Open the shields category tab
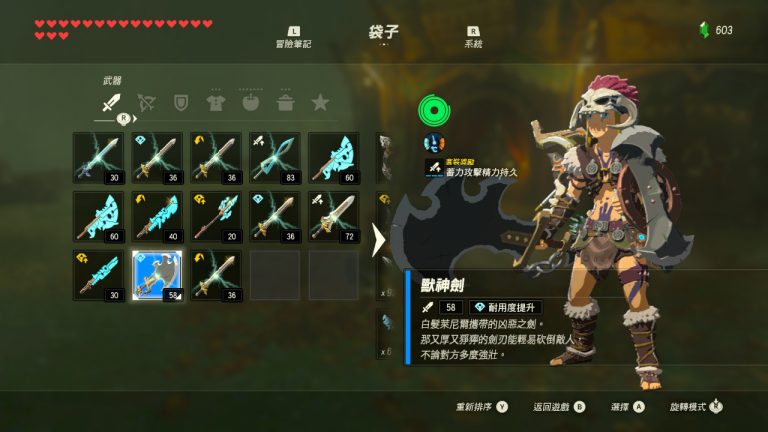768x432 pixels. pyautogui.click(x=181, y=101)
